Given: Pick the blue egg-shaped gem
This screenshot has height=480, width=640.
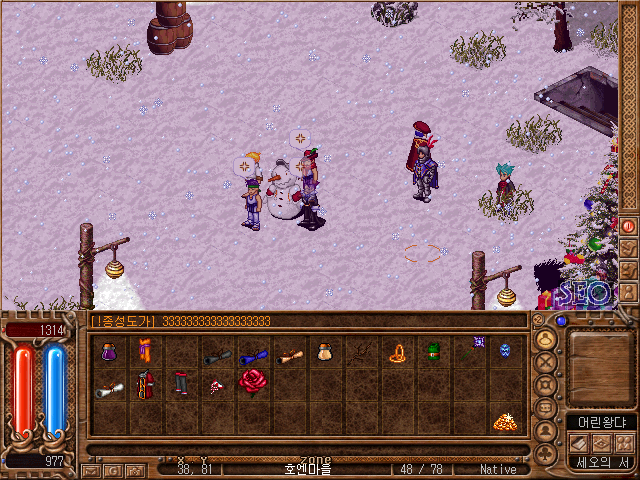Looking at the screenshot, I should coord(504,351).
